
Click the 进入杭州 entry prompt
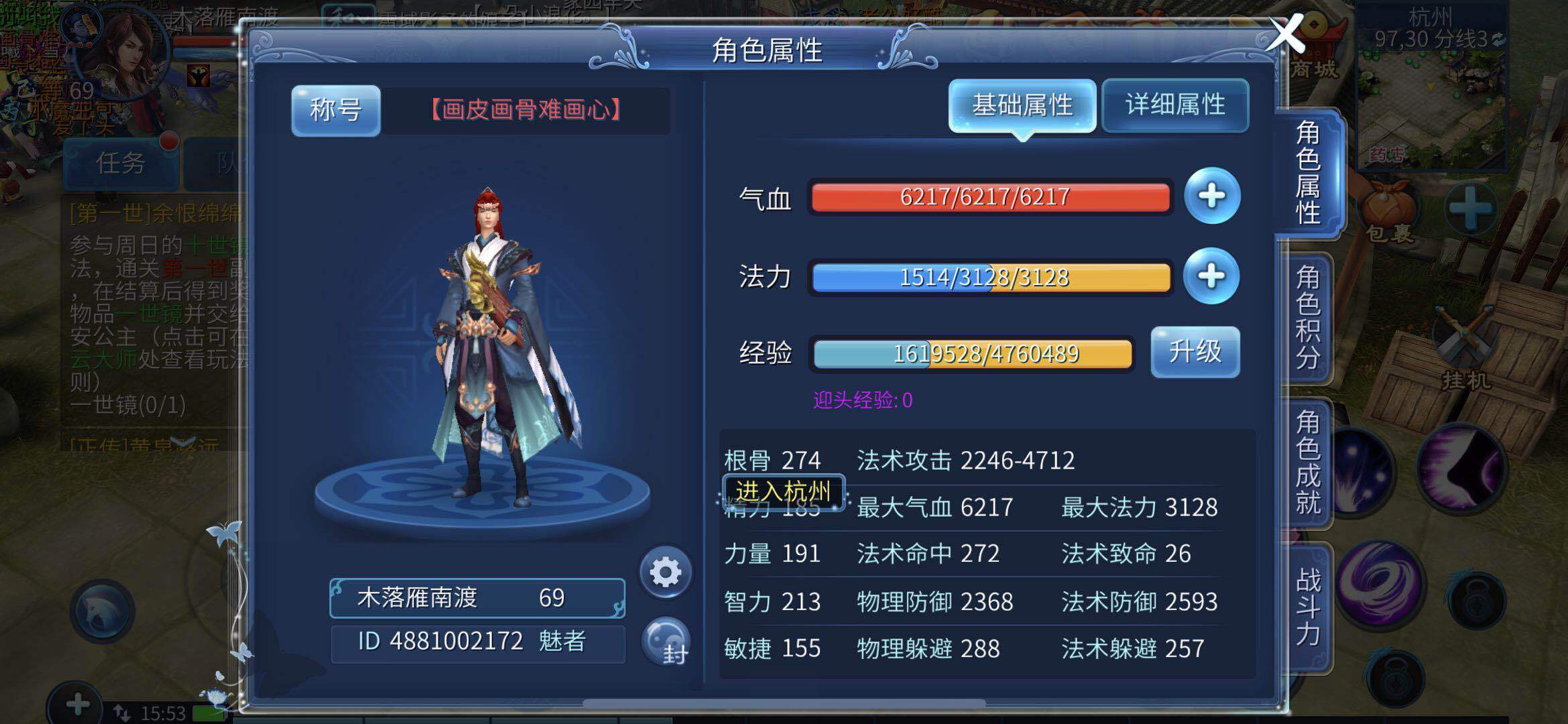[x=782, y=491]
